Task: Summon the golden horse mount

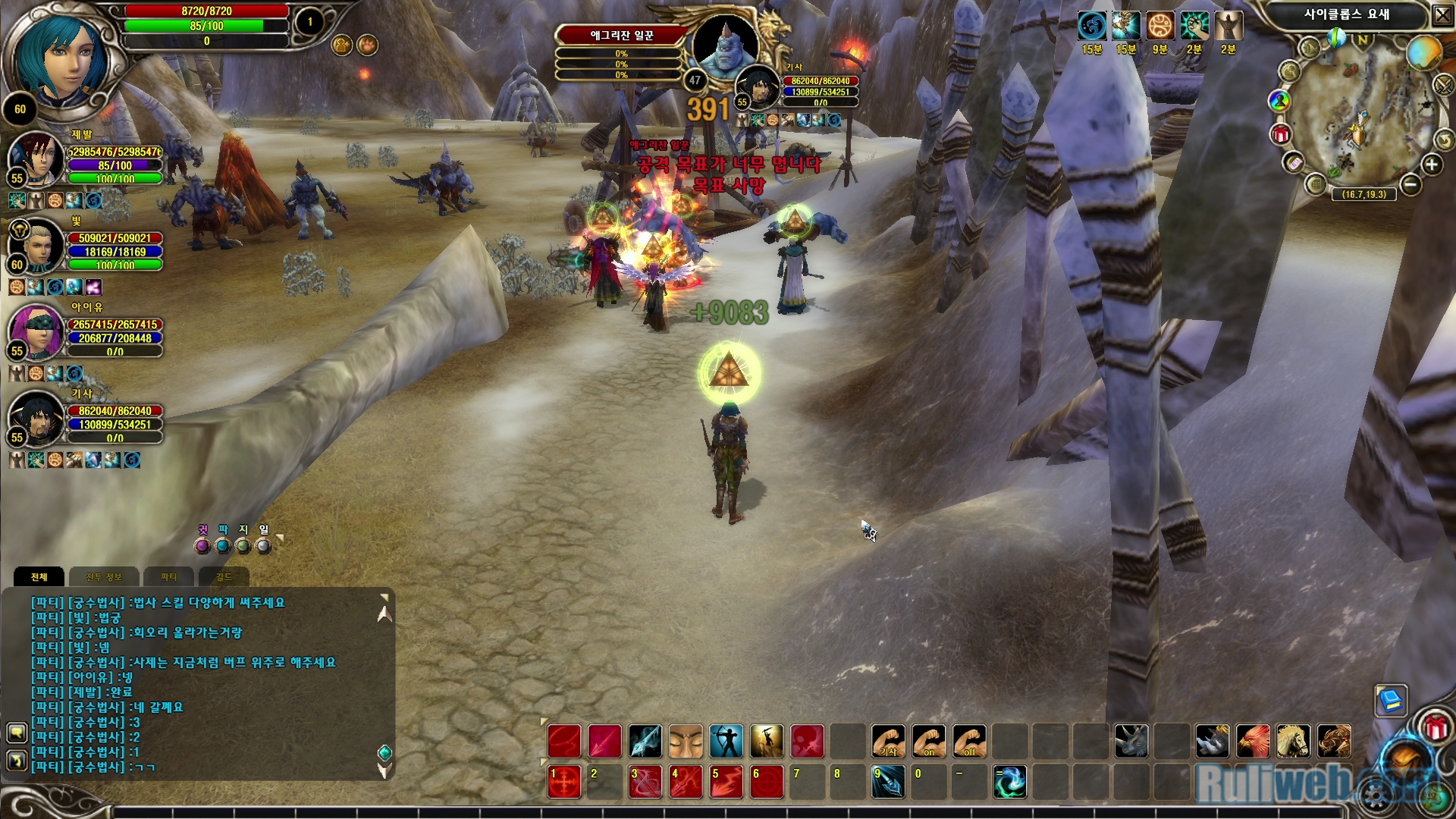Action: click(1293, 741)
